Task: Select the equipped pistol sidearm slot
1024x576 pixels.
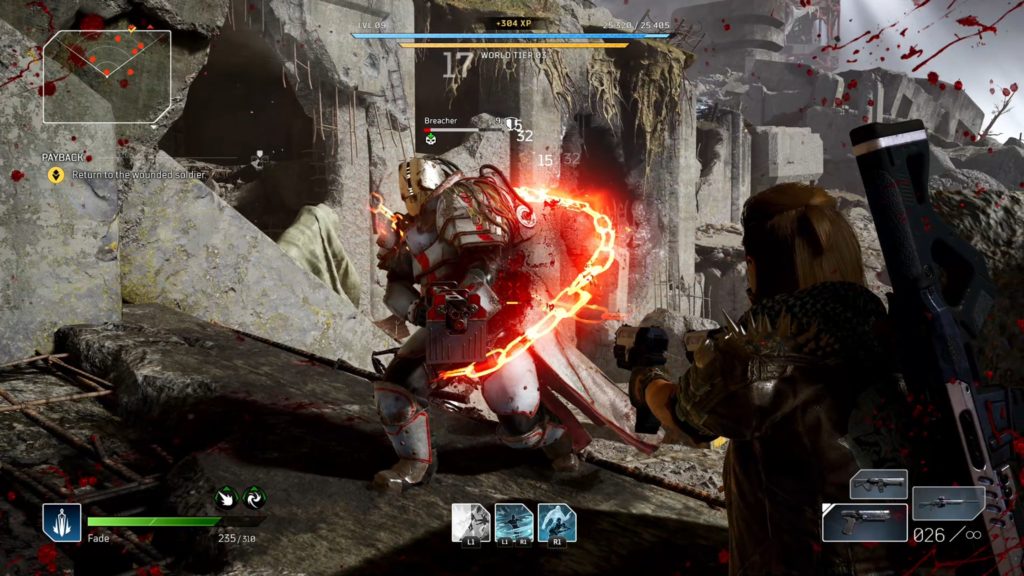Action: click(864, 523)
